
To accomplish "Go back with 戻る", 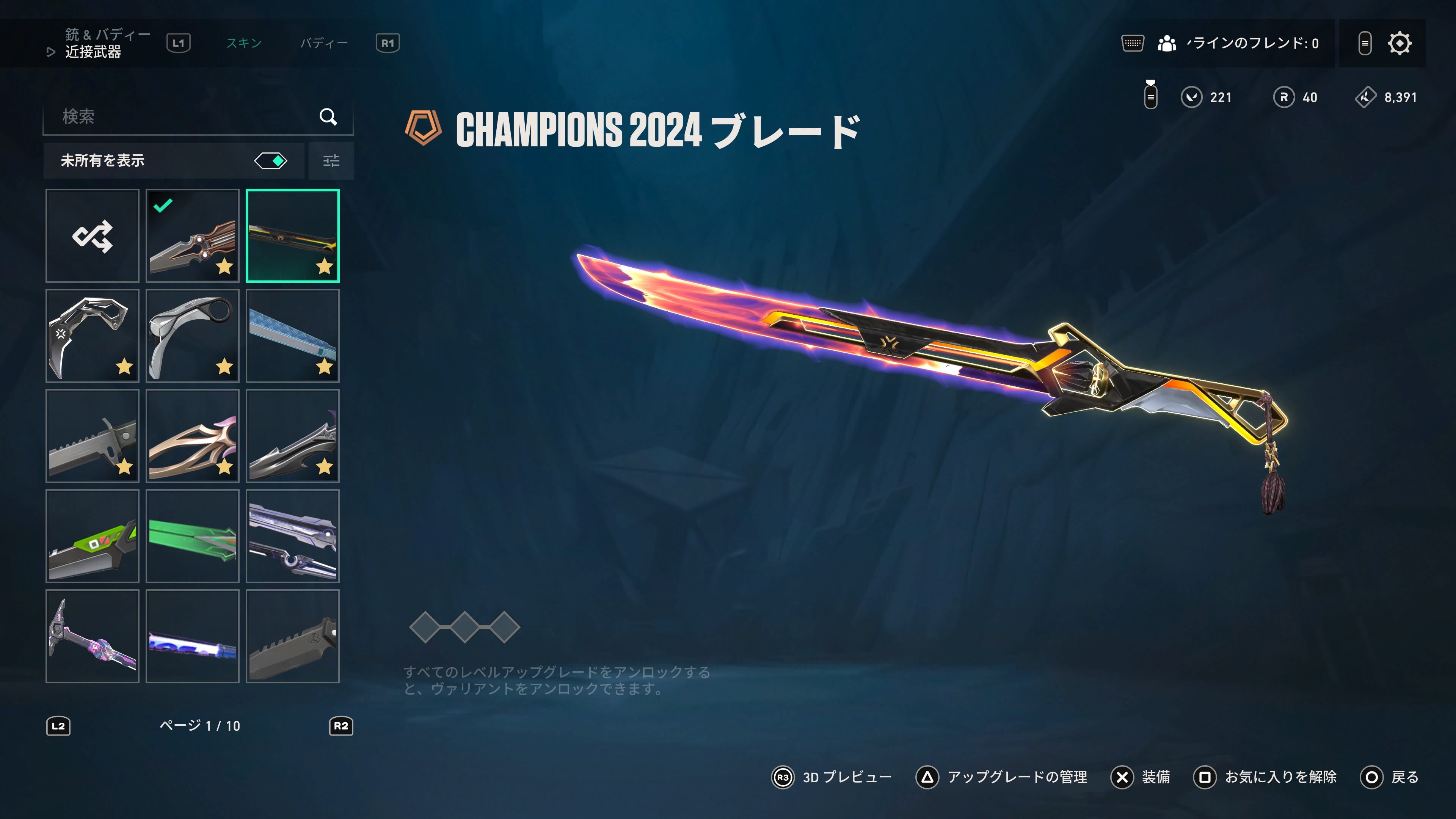I will pos(1390,777).
